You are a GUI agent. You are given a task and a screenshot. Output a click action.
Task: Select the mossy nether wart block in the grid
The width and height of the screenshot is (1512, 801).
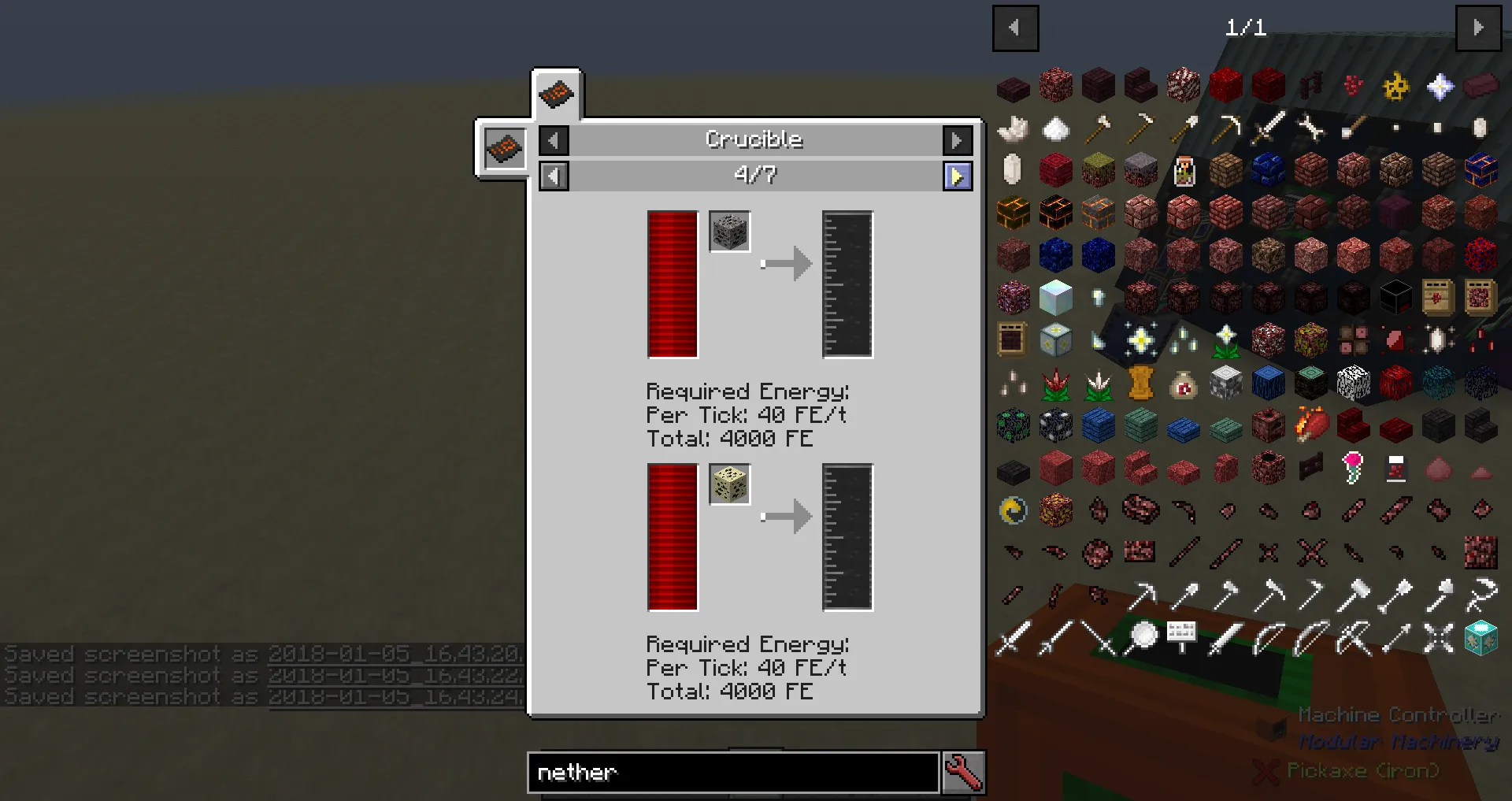(1099, 169)
